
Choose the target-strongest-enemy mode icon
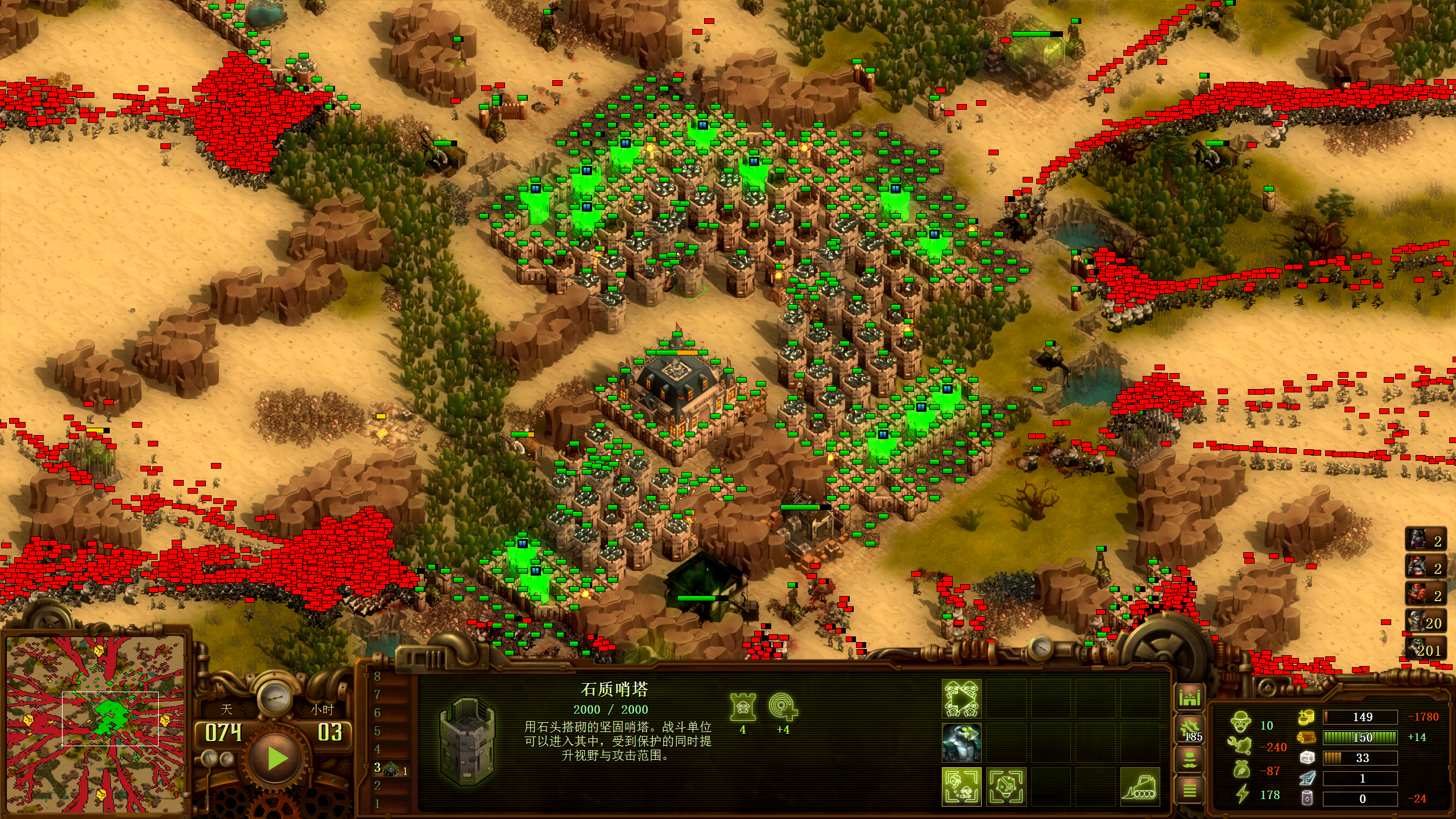pyautogui.click(x=1006, y=787)
